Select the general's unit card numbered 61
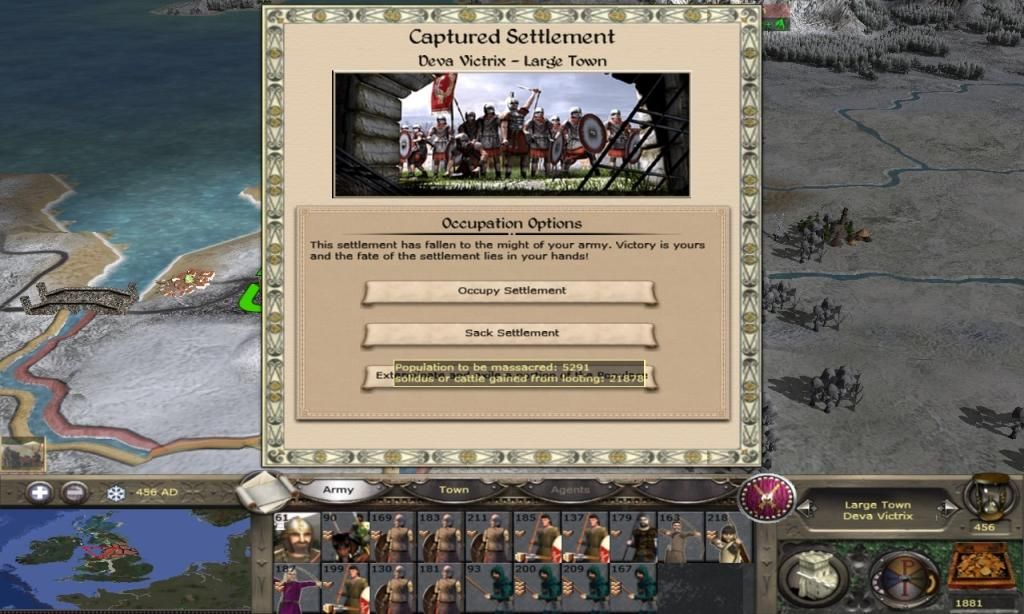Screen dimensions: 1024x614 [x=297, y=538]
